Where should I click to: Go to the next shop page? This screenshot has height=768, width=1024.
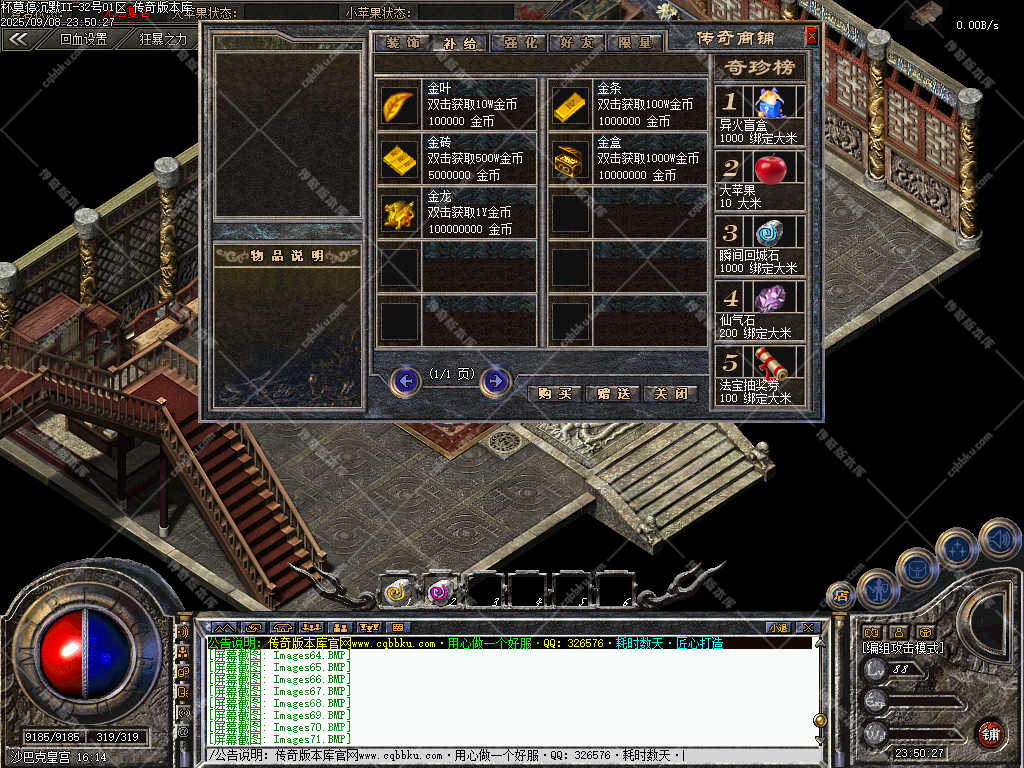(x=495, y=381)
